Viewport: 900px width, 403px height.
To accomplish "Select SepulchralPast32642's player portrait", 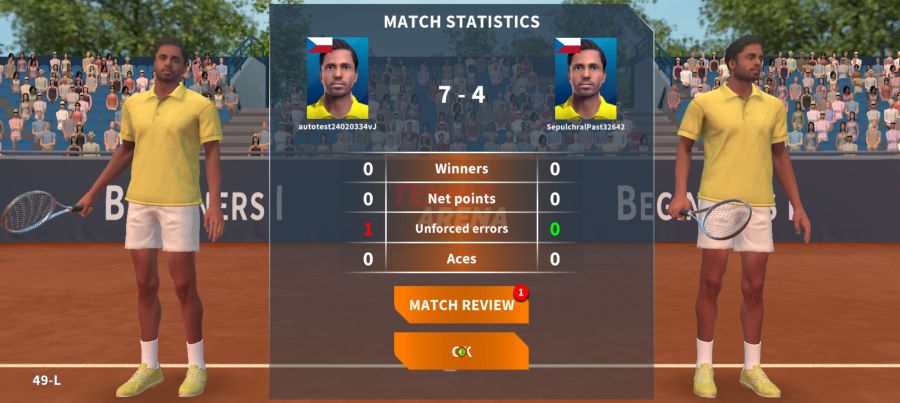I will tap(586, 79).
